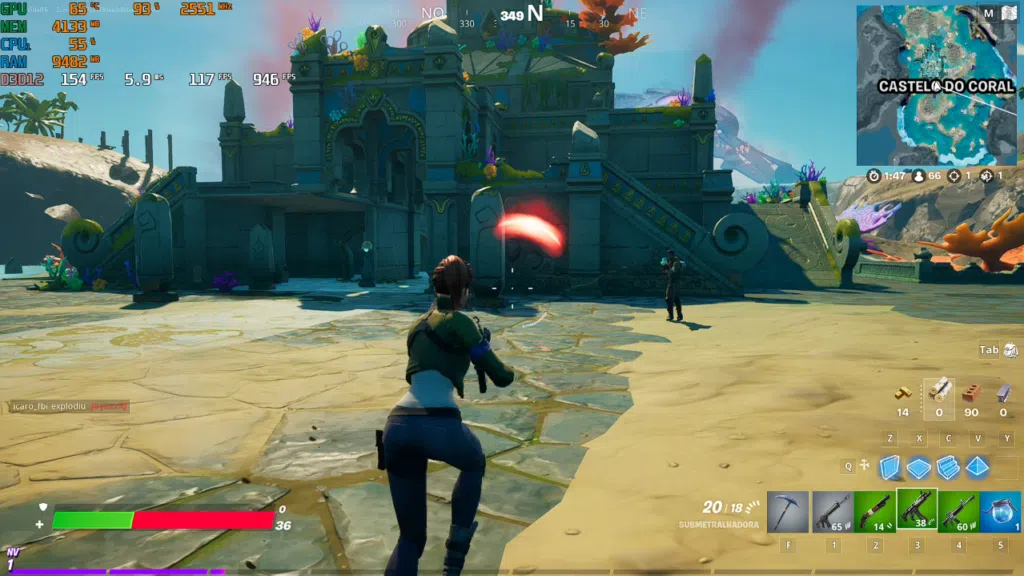Switch to brick material

coord(970,391)
